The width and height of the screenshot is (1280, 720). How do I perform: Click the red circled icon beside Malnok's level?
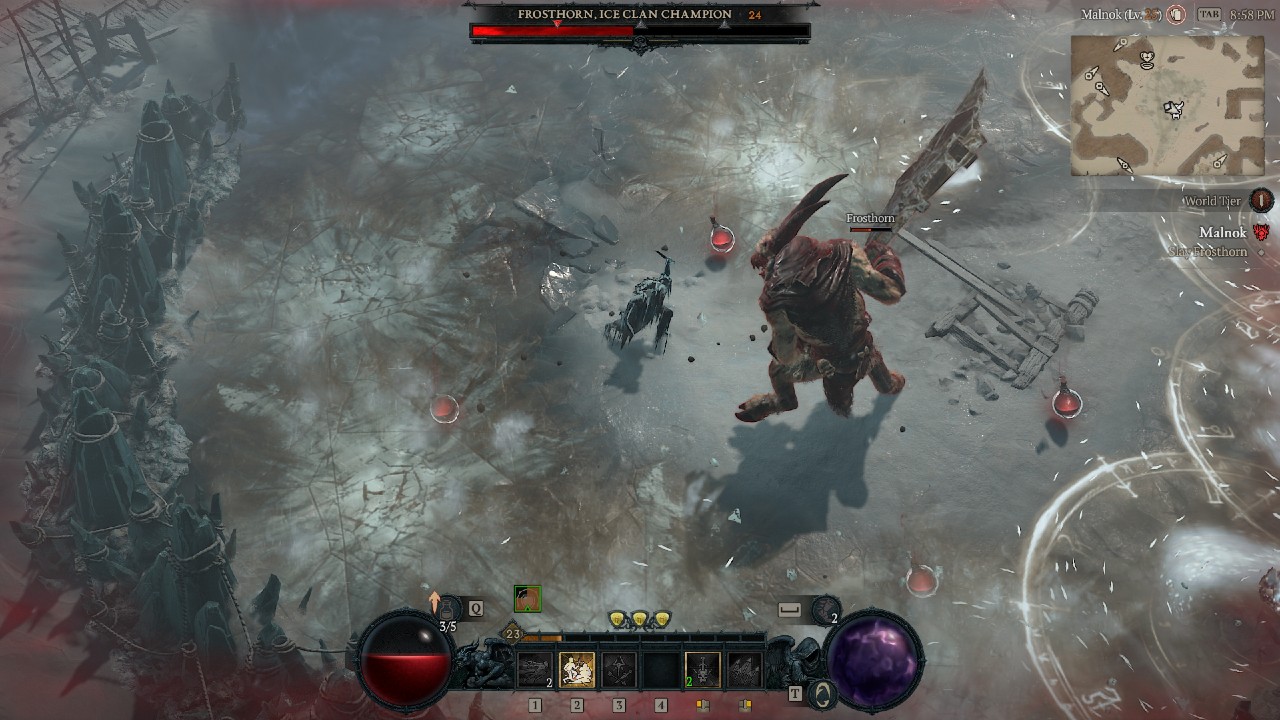click(x=1177, y=15)
